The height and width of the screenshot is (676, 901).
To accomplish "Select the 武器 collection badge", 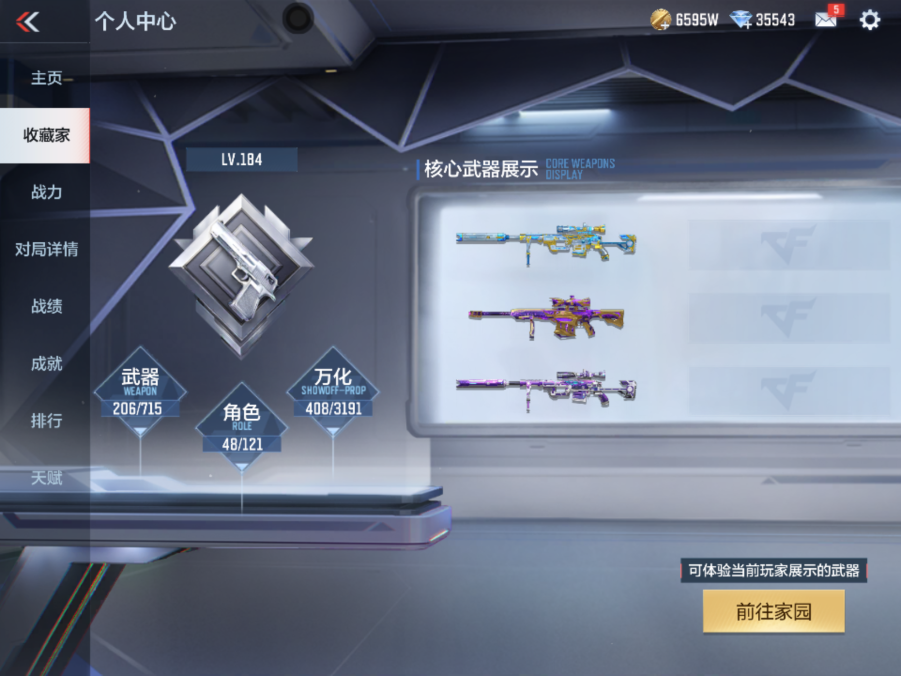I will click(x=140, y=389).
